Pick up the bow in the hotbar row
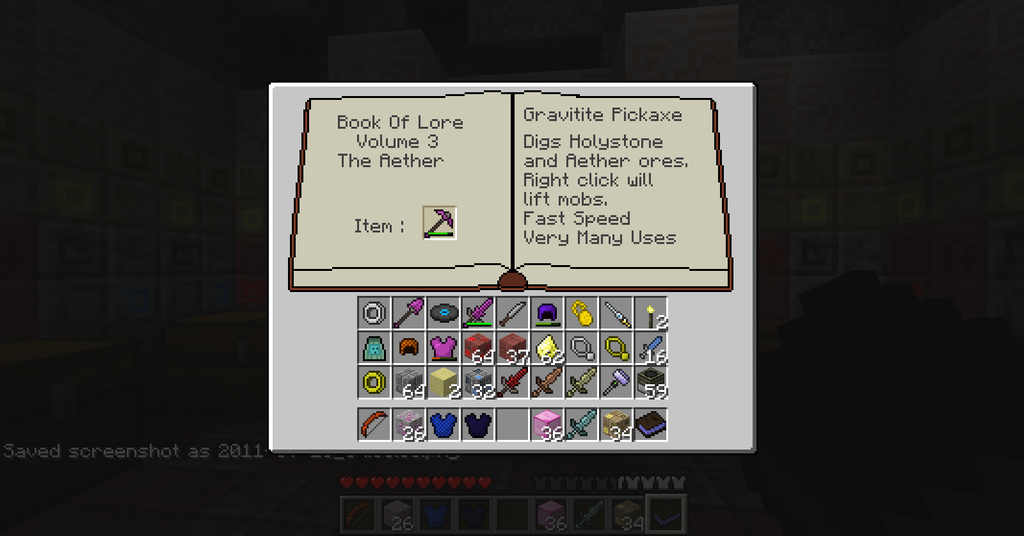The height and width of the screenshot is (536, 1024). click(374, 424)
